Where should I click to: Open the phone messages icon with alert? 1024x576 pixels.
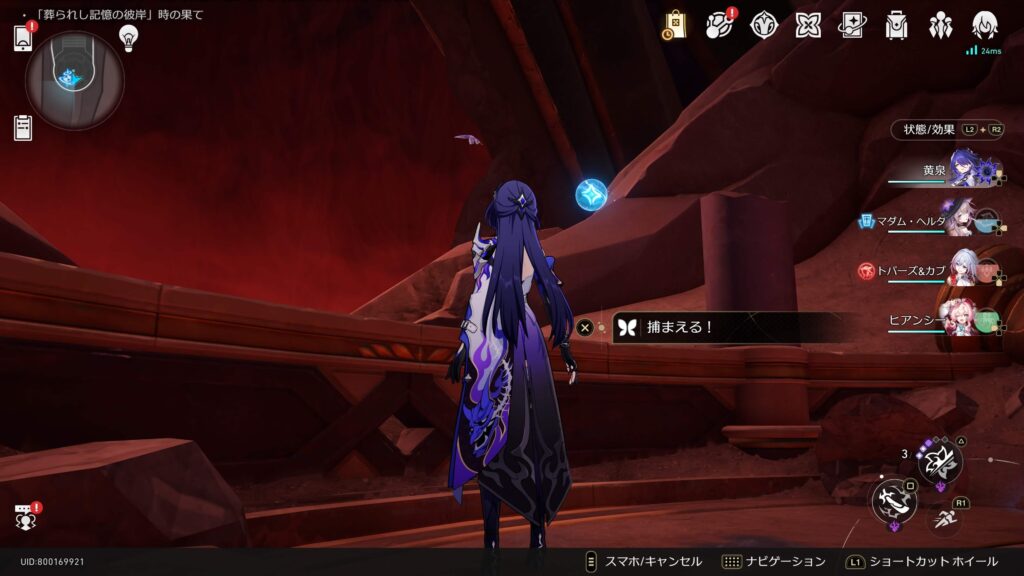coord(24,38)
